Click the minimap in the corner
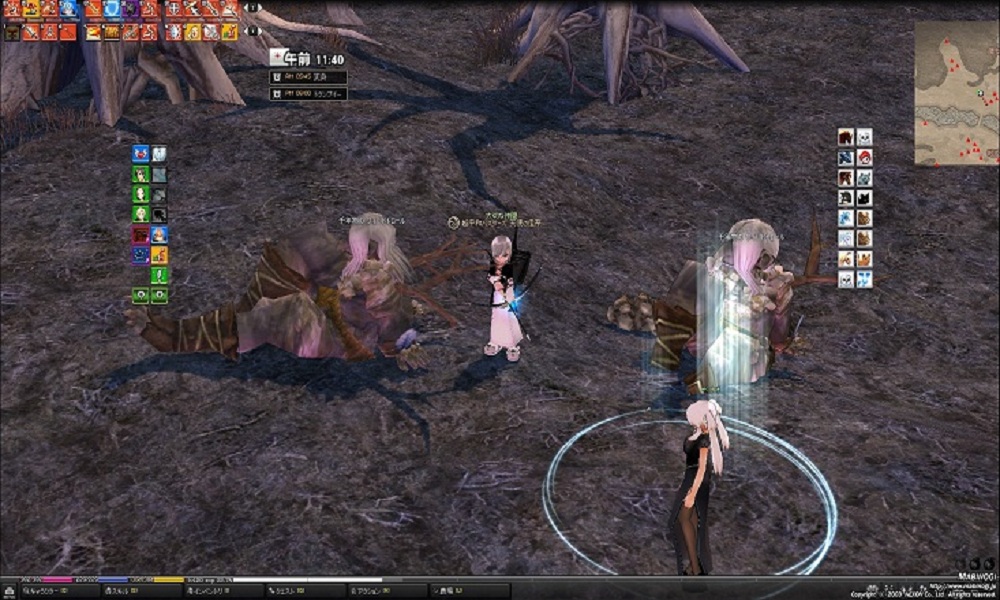Viewport: 1000px width, 600px height. point(956,93)
